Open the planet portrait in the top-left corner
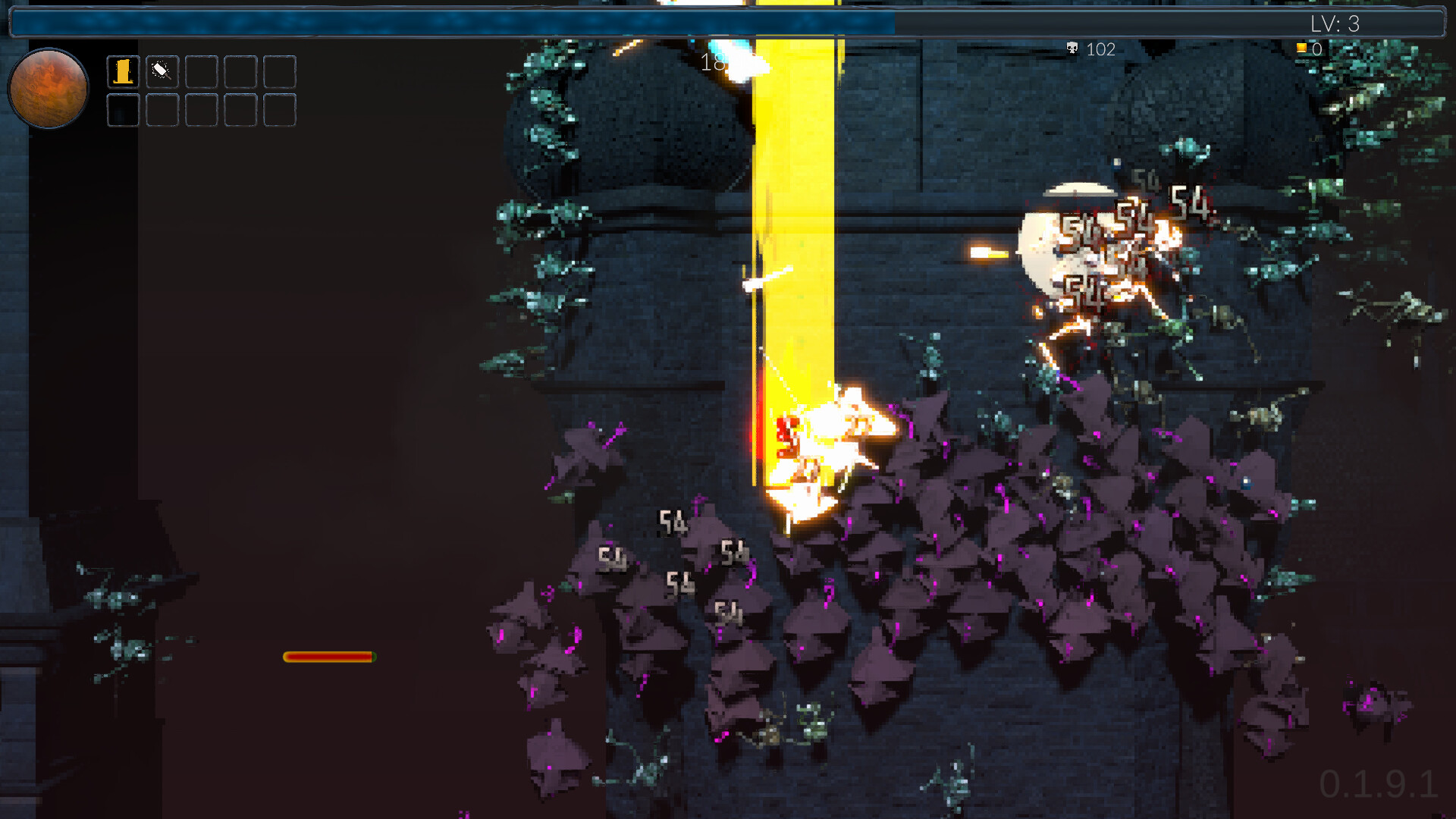The width and height of the screenshot is (1456, 819). [x=47, y=89]
